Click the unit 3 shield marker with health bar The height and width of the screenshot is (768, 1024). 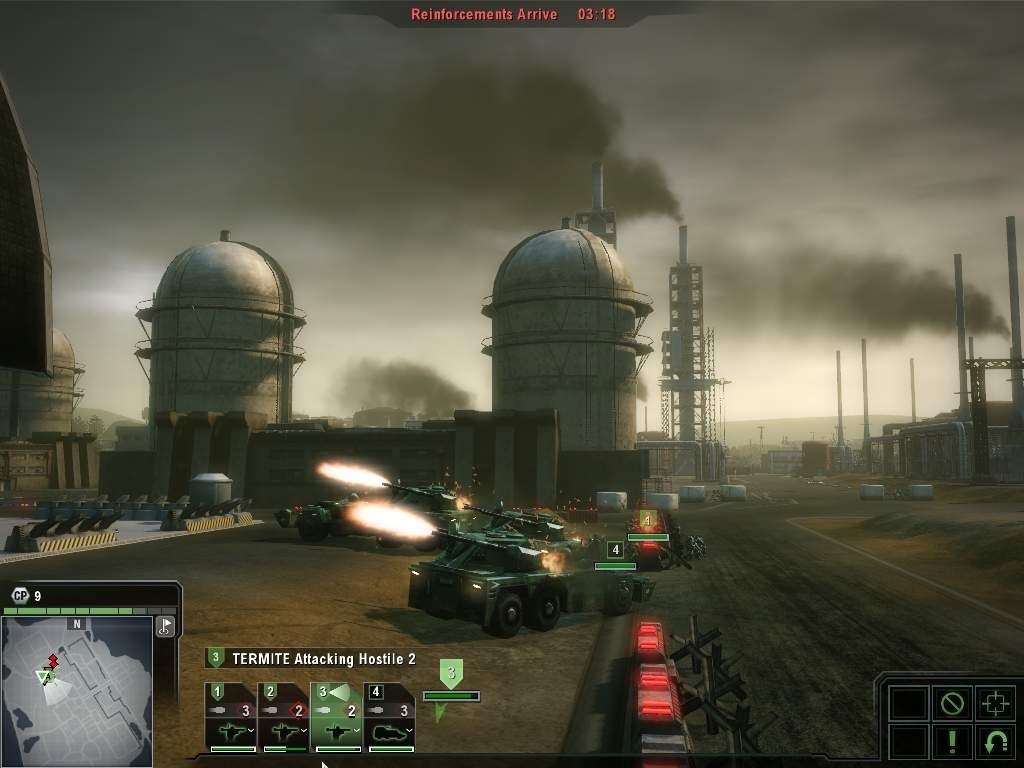coord(451,675)
